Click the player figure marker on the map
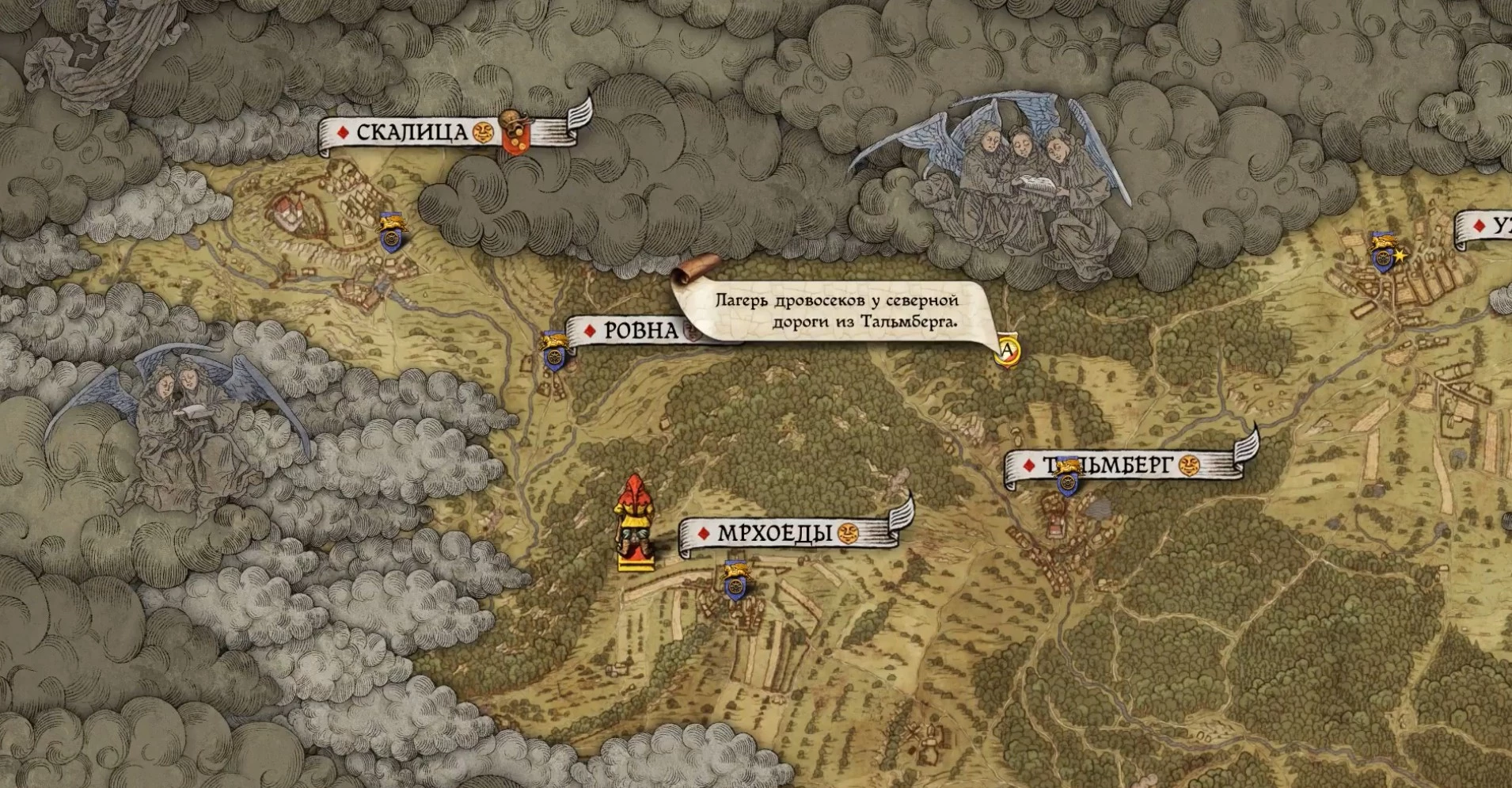The height and width of the screenshot is (788, 1512). [x=633, y=523]
